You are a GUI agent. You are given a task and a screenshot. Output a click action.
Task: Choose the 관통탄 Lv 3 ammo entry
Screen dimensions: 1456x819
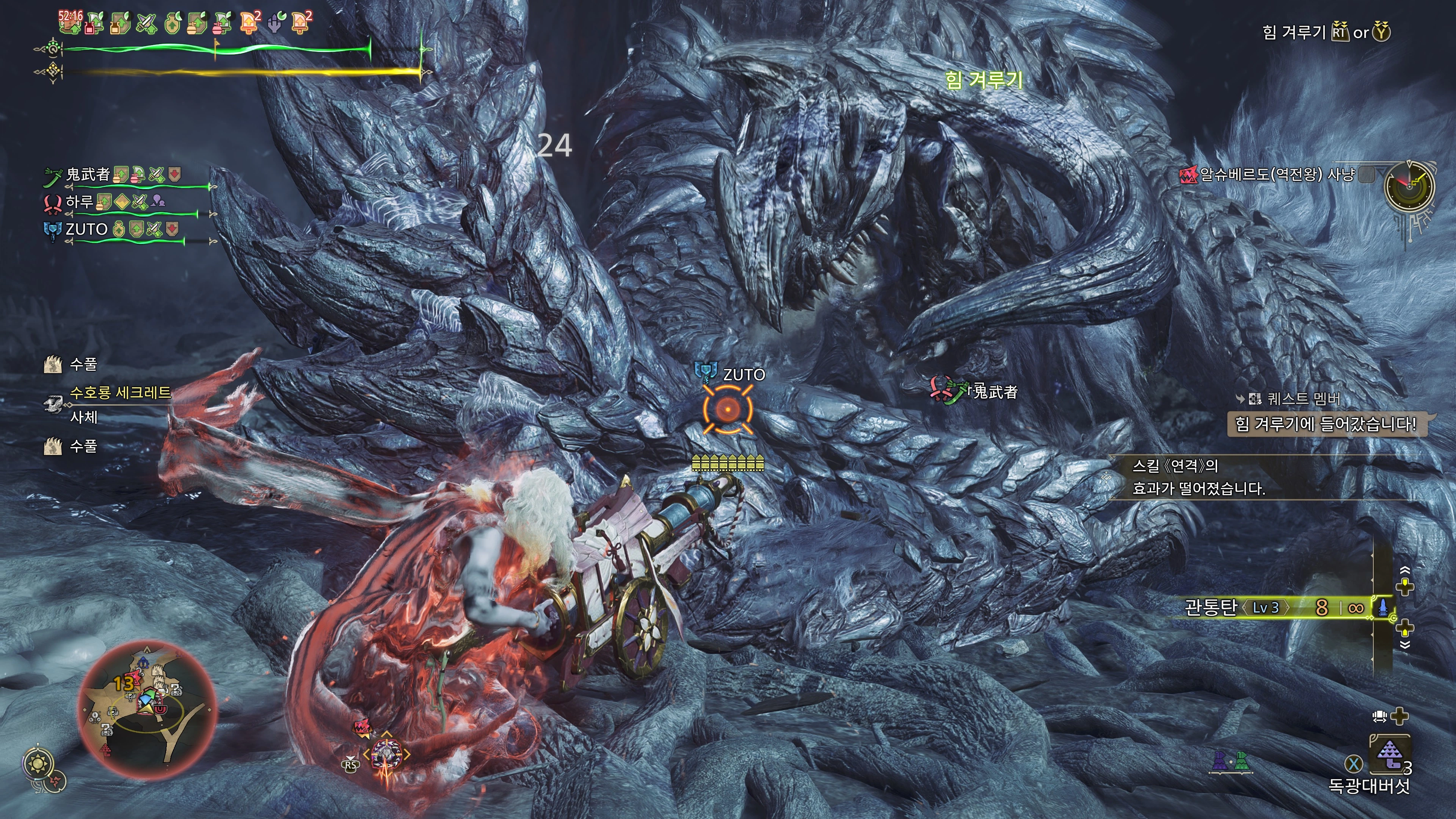click(x=1238, y=607)
